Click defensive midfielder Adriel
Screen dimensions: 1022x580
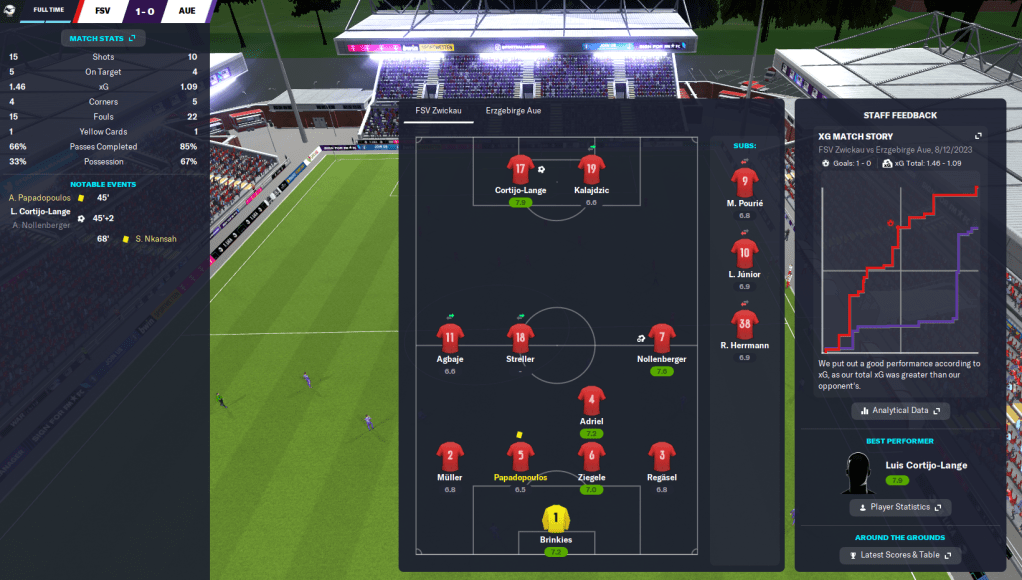[x=591, y=401]
